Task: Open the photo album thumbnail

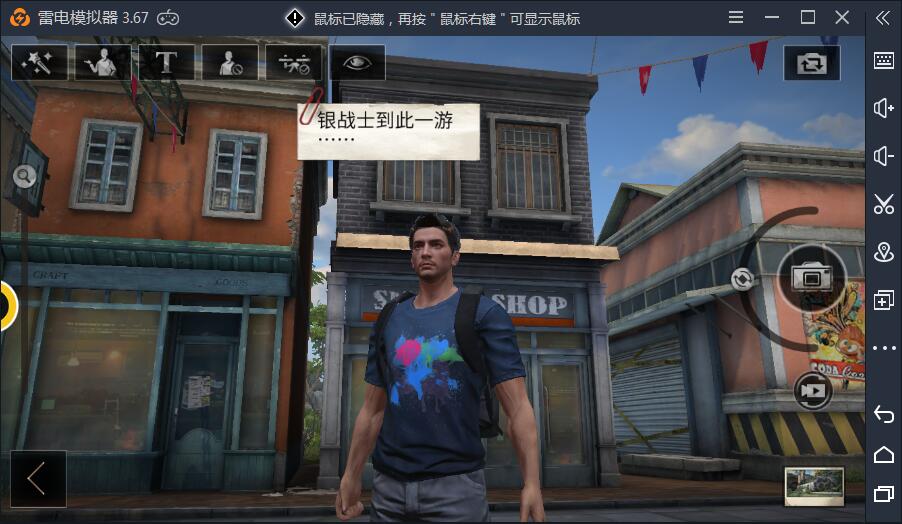Action: coord(814,486)
